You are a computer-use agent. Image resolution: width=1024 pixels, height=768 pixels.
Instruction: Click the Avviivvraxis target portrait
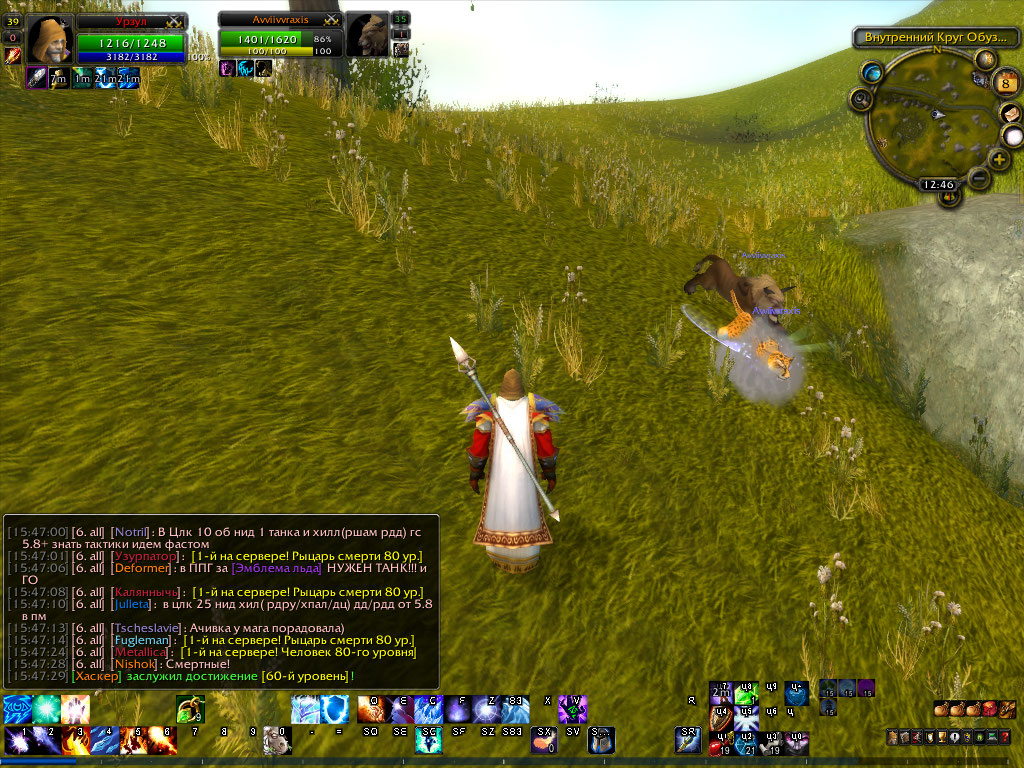[x=368, y=36]
